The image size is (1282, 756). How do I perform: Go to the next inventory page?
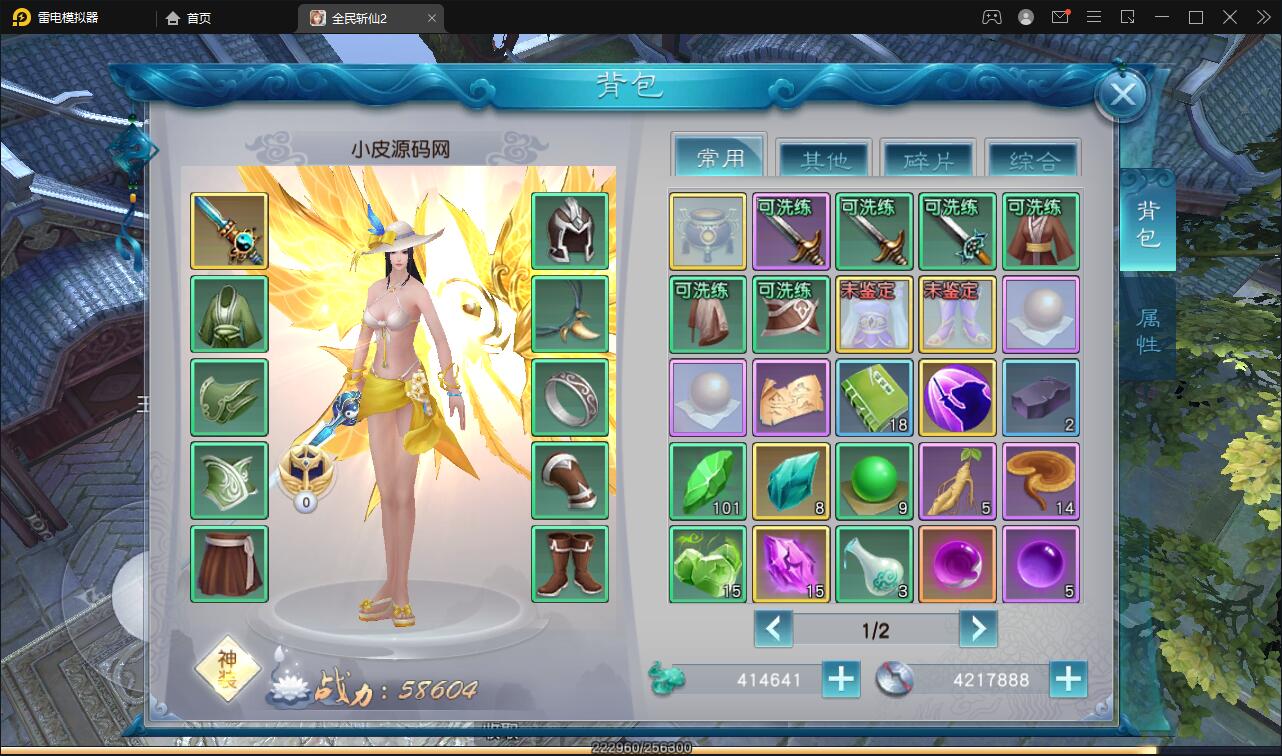(x=977, y=629)
